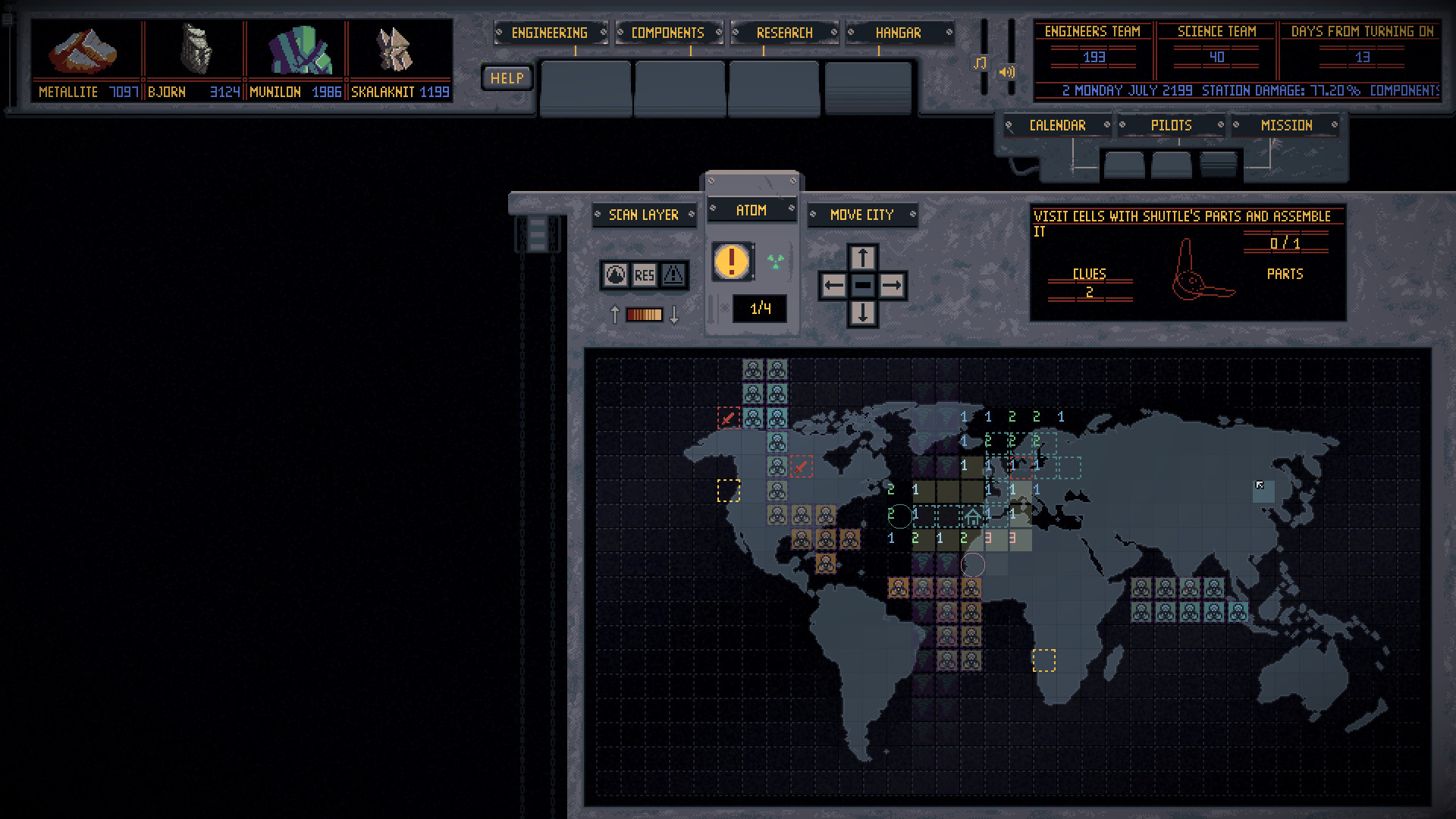
Task: Switch to the Research tab
Action: pyautogui.click(x=784, y=33)
